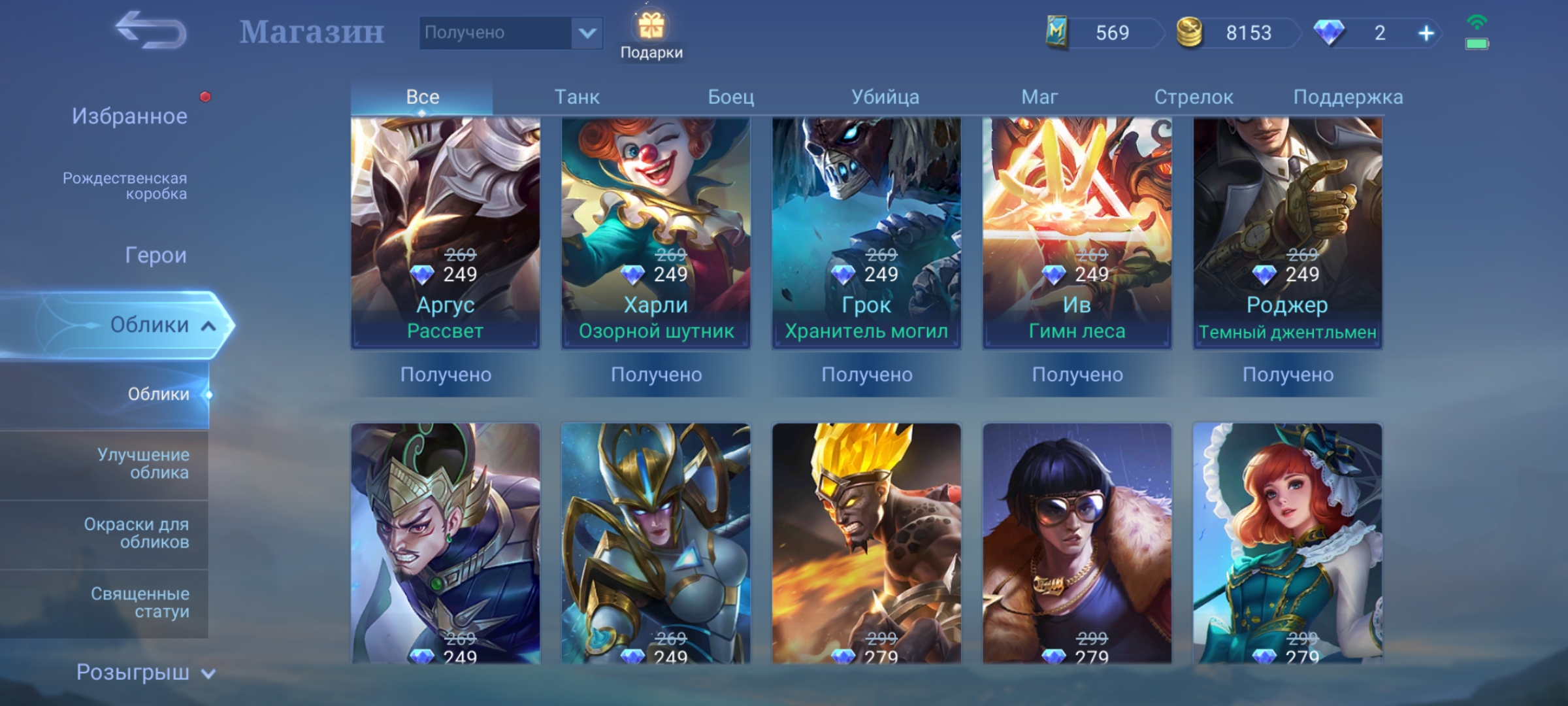Choose the Поддержка tab
This screenshot has height=706, width=1568.
(x=1348, y=97)
